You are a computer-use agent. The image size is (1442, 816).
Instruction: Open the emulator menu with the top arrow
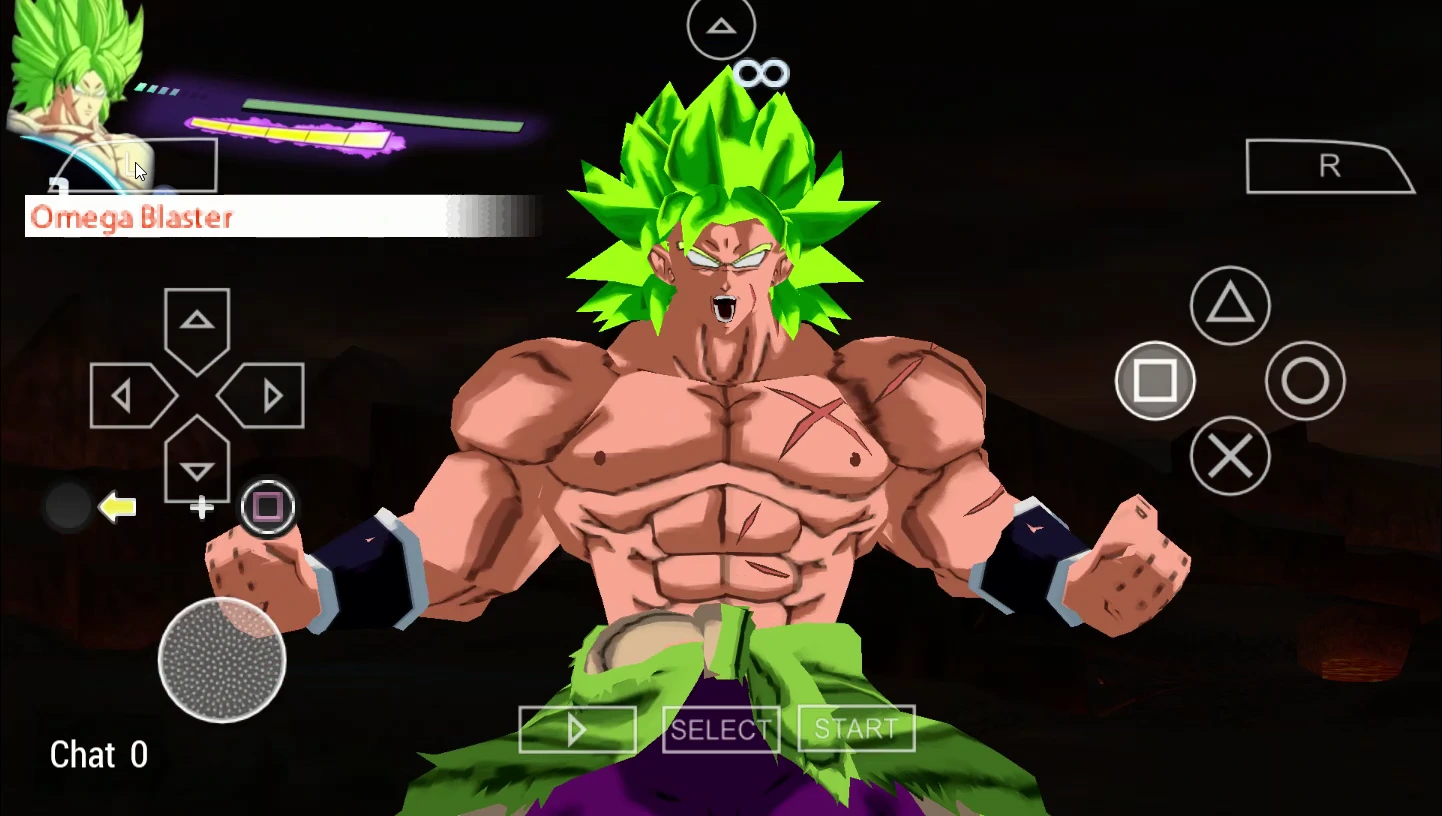(721, 27)
